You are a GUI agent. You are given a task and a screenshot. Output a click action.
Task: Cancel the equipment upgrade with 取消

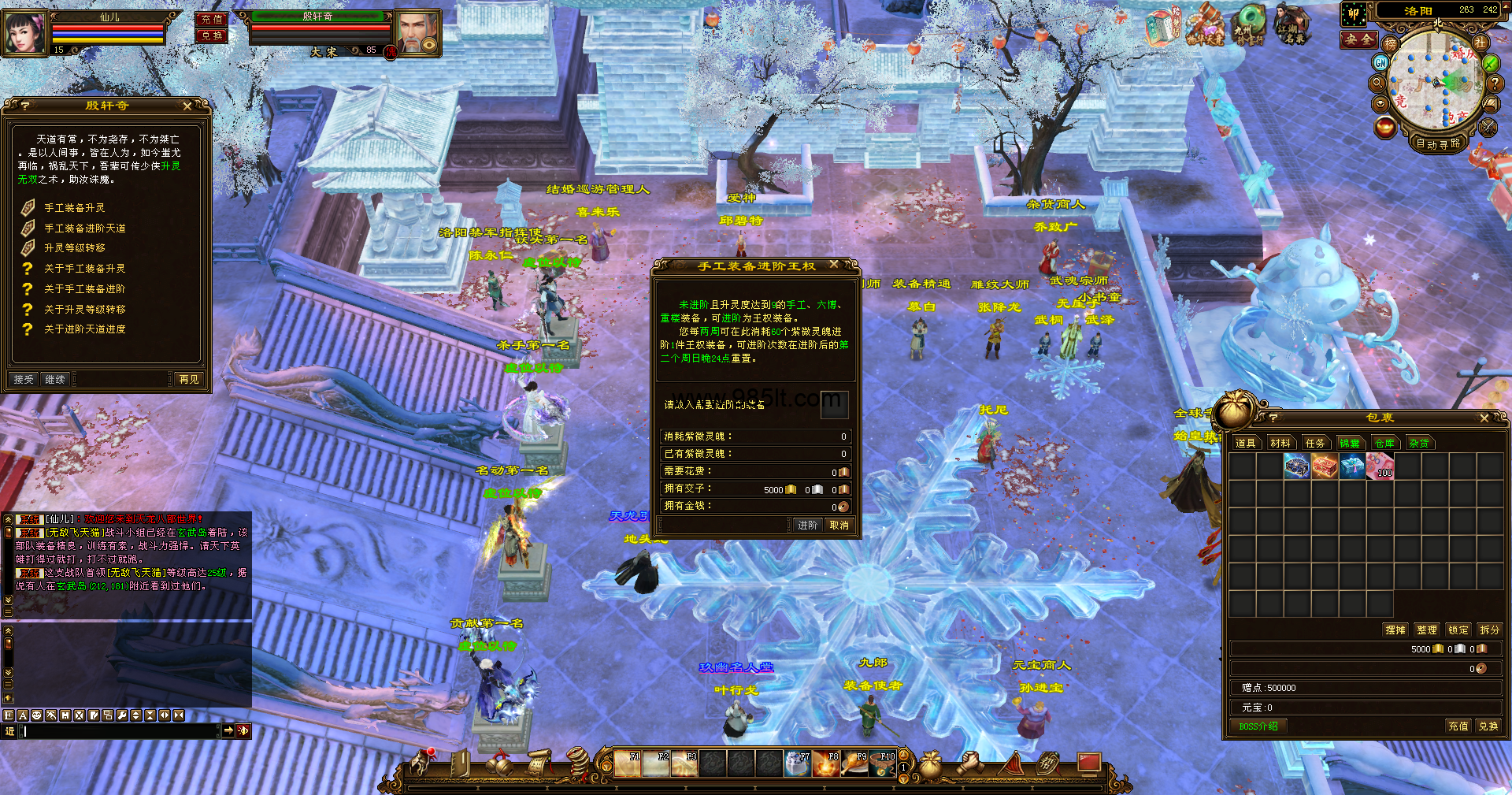point(839,526)
